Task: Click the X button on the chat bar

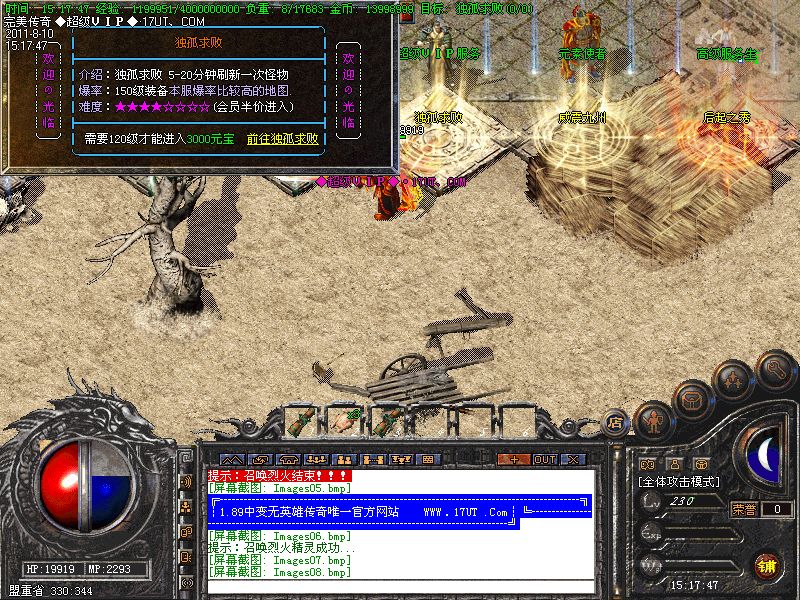Action: pyautogui.click(x=573, y=459)
